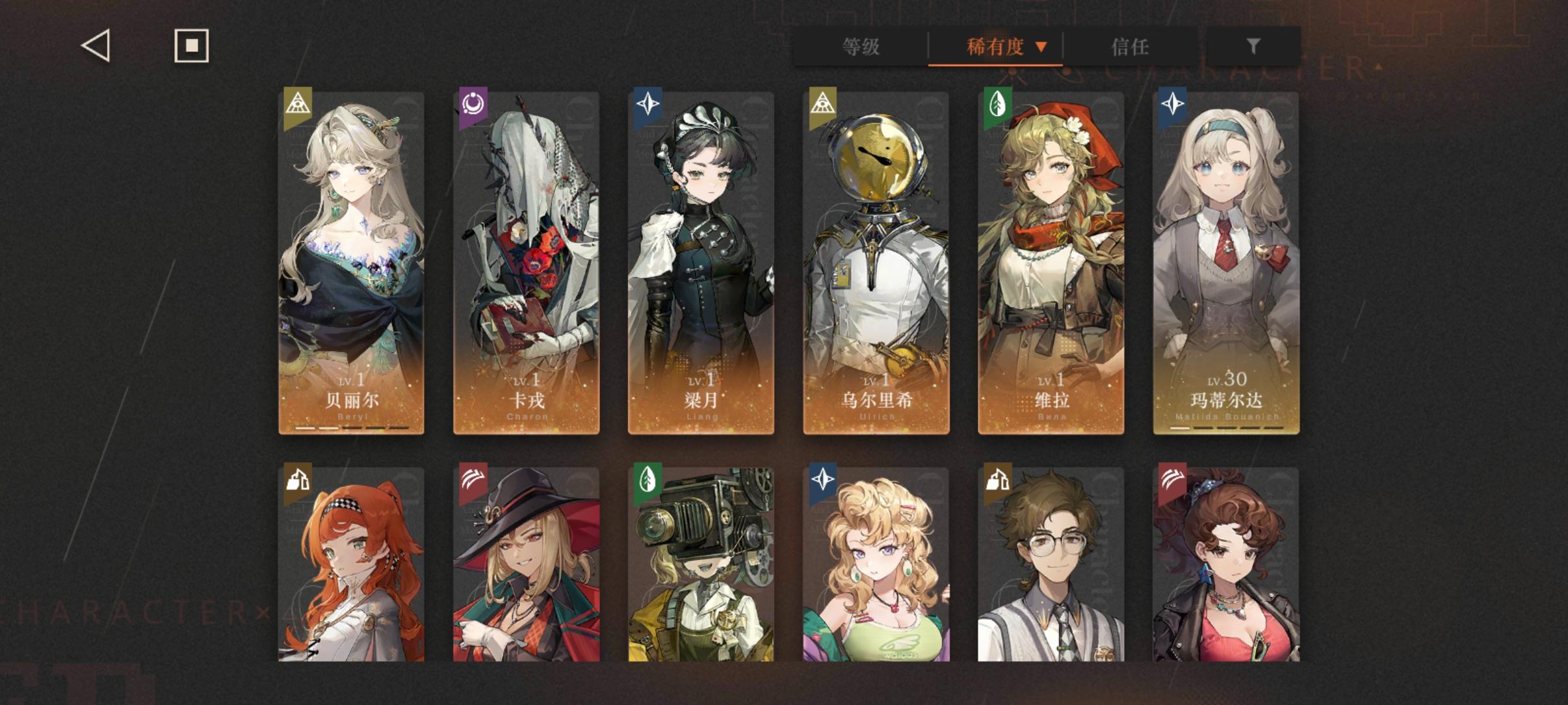Click the square button next to back arrow
Viewport: 1568px width, 705px height.
point(192,46)
